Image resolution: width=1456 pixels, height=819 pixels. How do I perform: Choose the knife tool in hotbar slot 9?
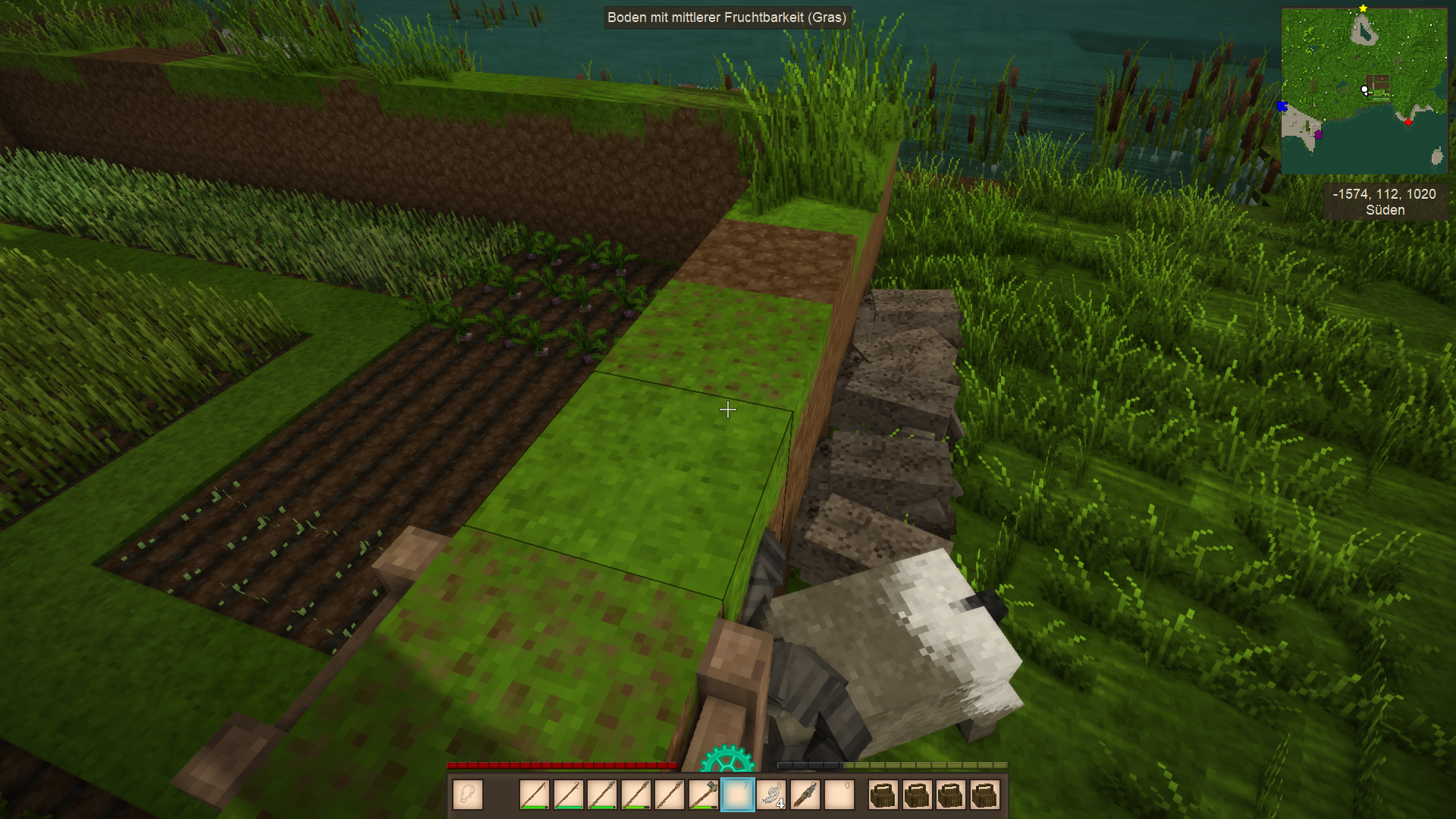coord(805,795)
